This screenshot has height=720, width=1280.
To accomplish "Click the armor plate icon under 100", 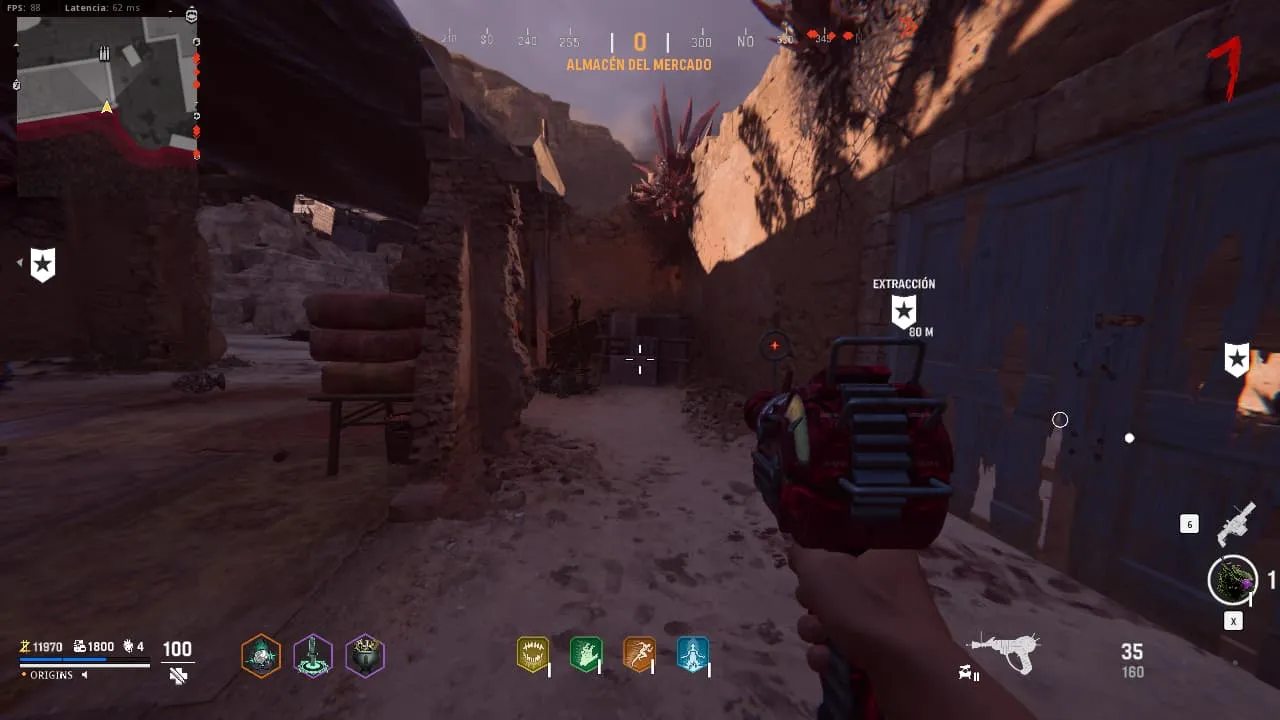I will click(x=178, y=676).
